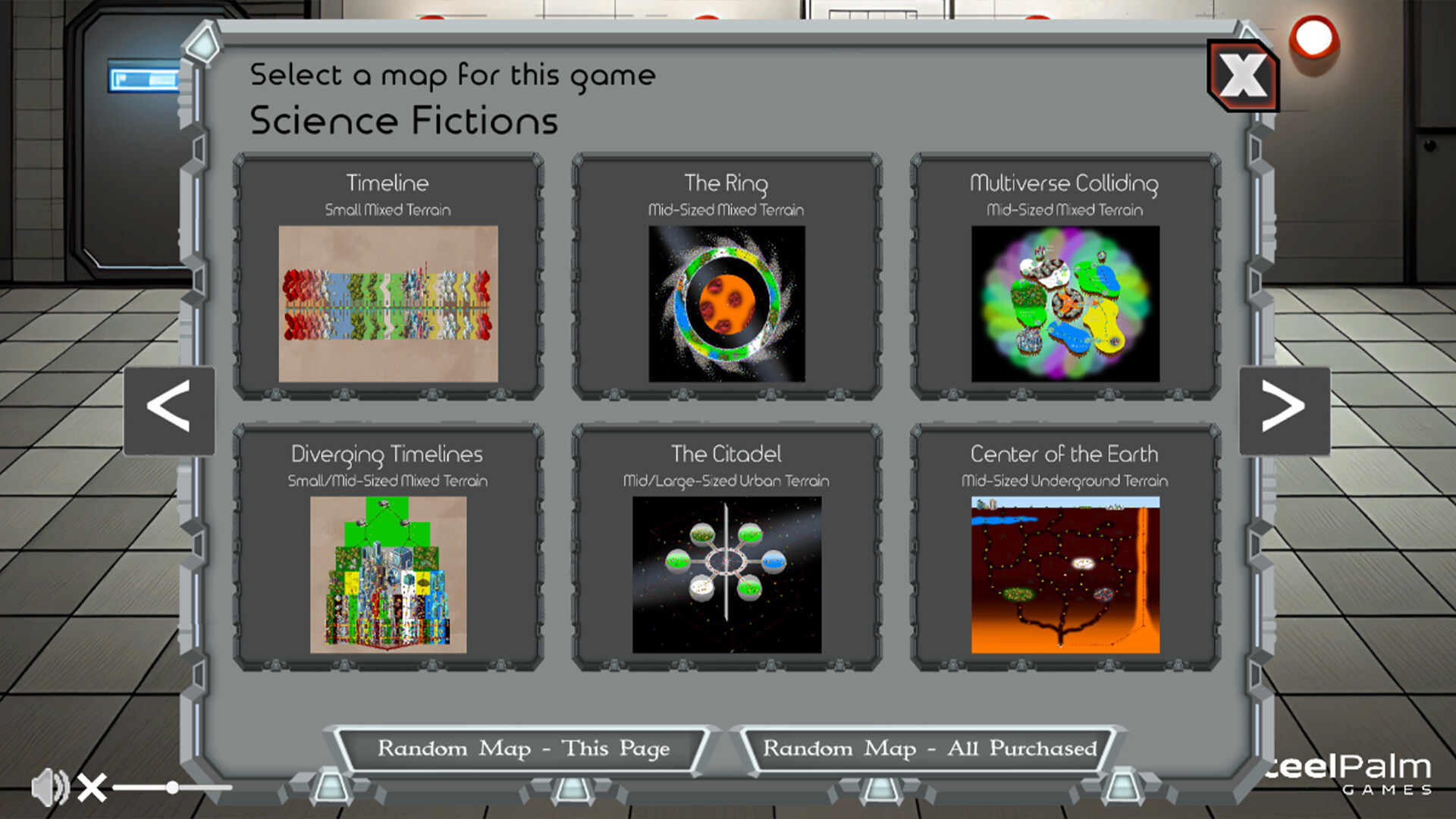Click Random Map - This Page
Image resolution: width=1456 pixels, height=819 pixels.
[523, 748]
